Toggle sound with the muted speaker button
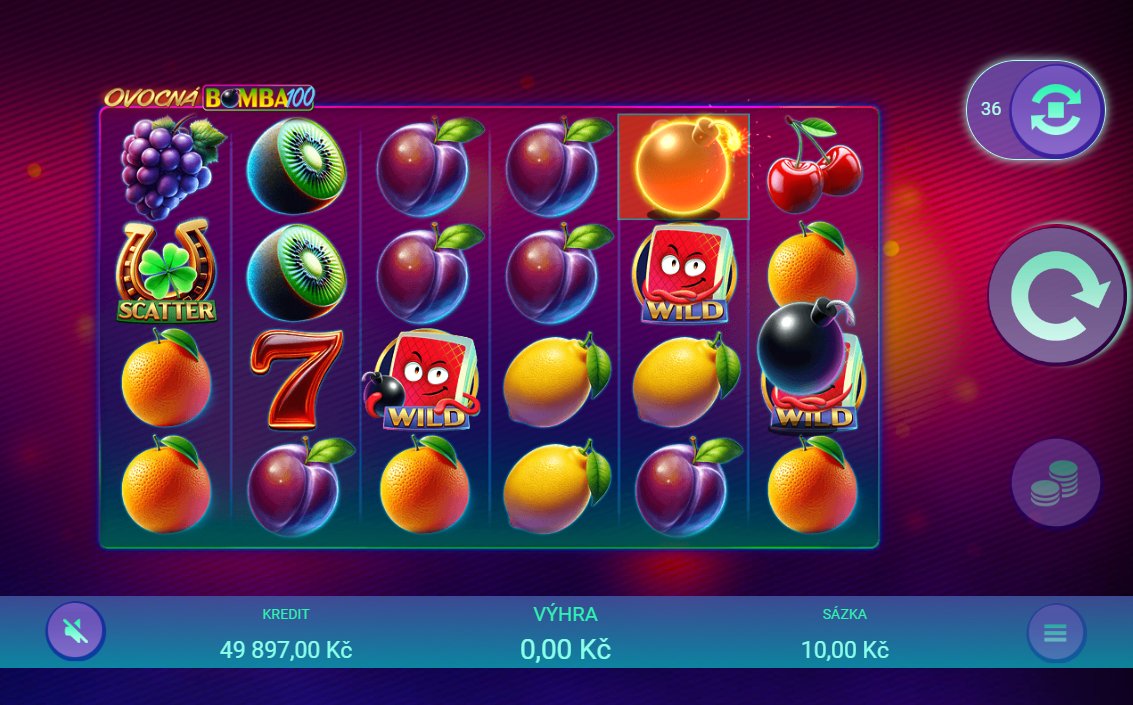The width and height of the screenshot is (1133, 705). pos(75,631)
